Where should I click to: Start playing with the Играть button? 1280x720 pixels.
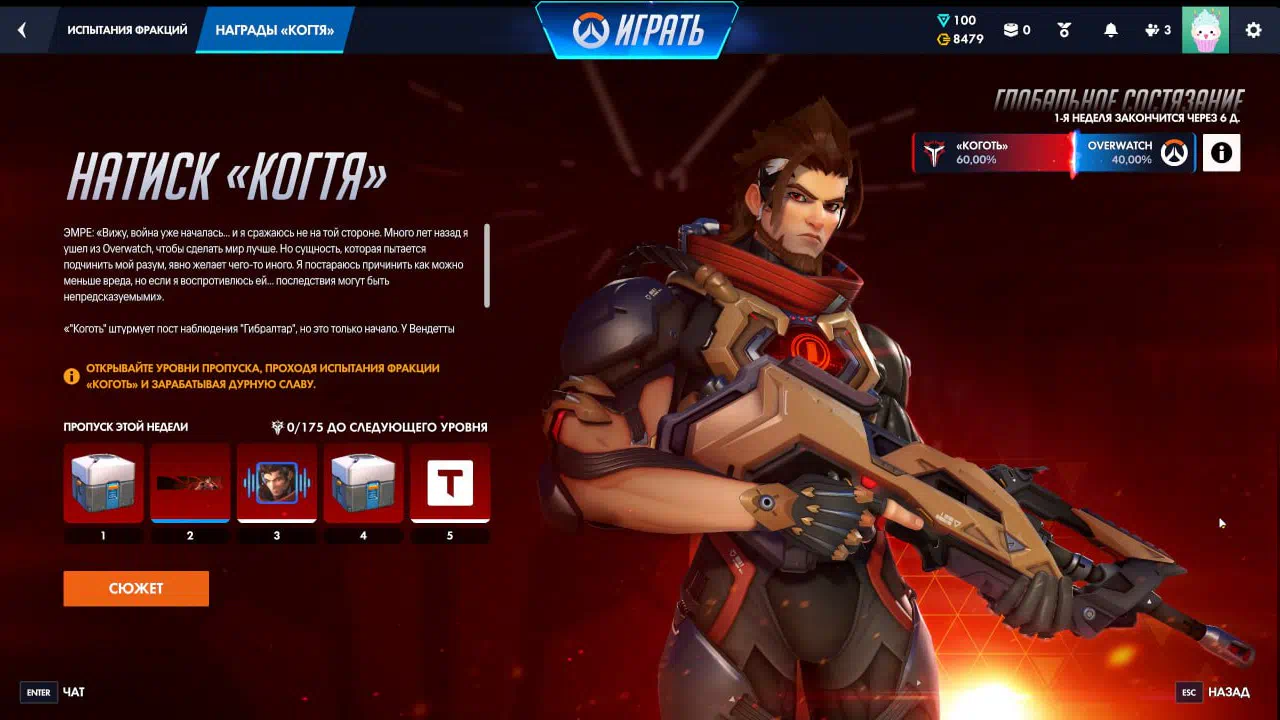(x=638, y=31)
